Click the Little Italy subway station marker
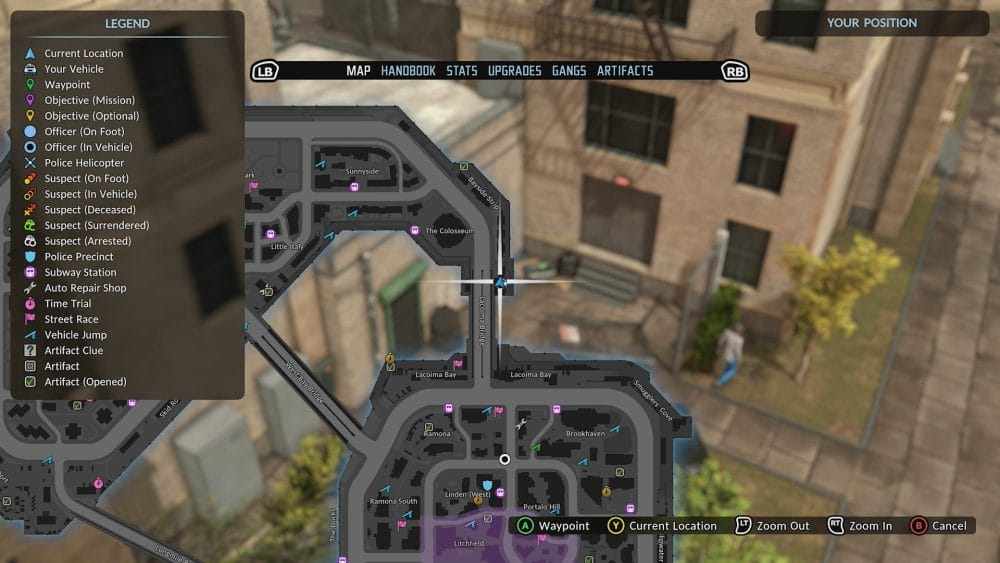The height and width of the screenshot is (563, 1000). coord(271,234)
